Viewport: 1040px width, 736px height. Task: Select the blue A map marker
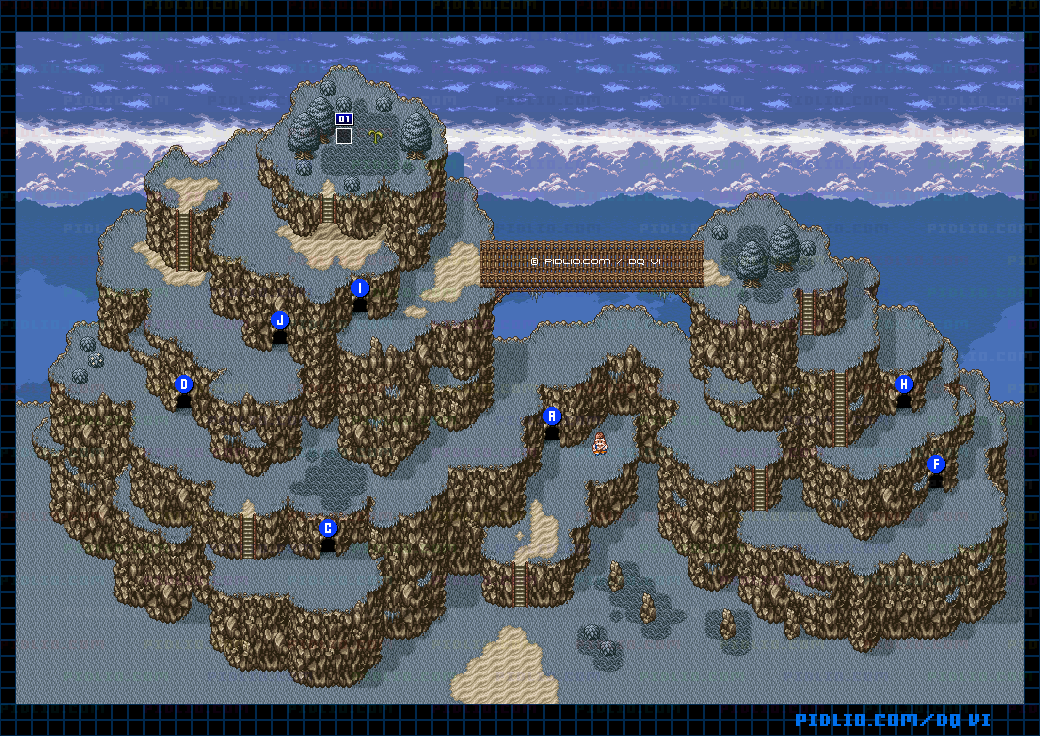pyautogui.click(x=551, y=416)
